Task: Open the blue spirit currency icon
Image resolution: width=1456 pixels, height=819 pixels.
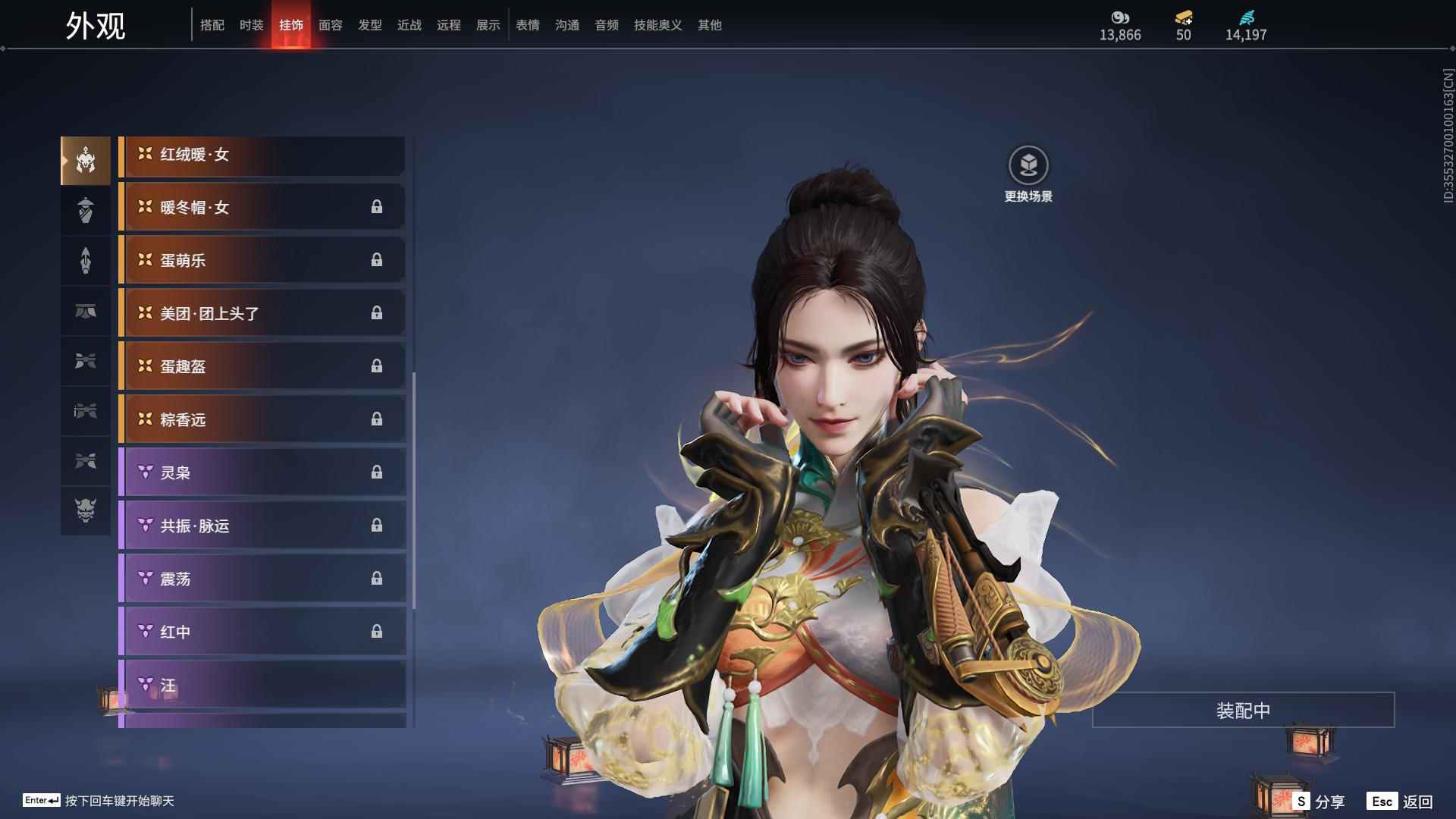Action: (1246, 19)
